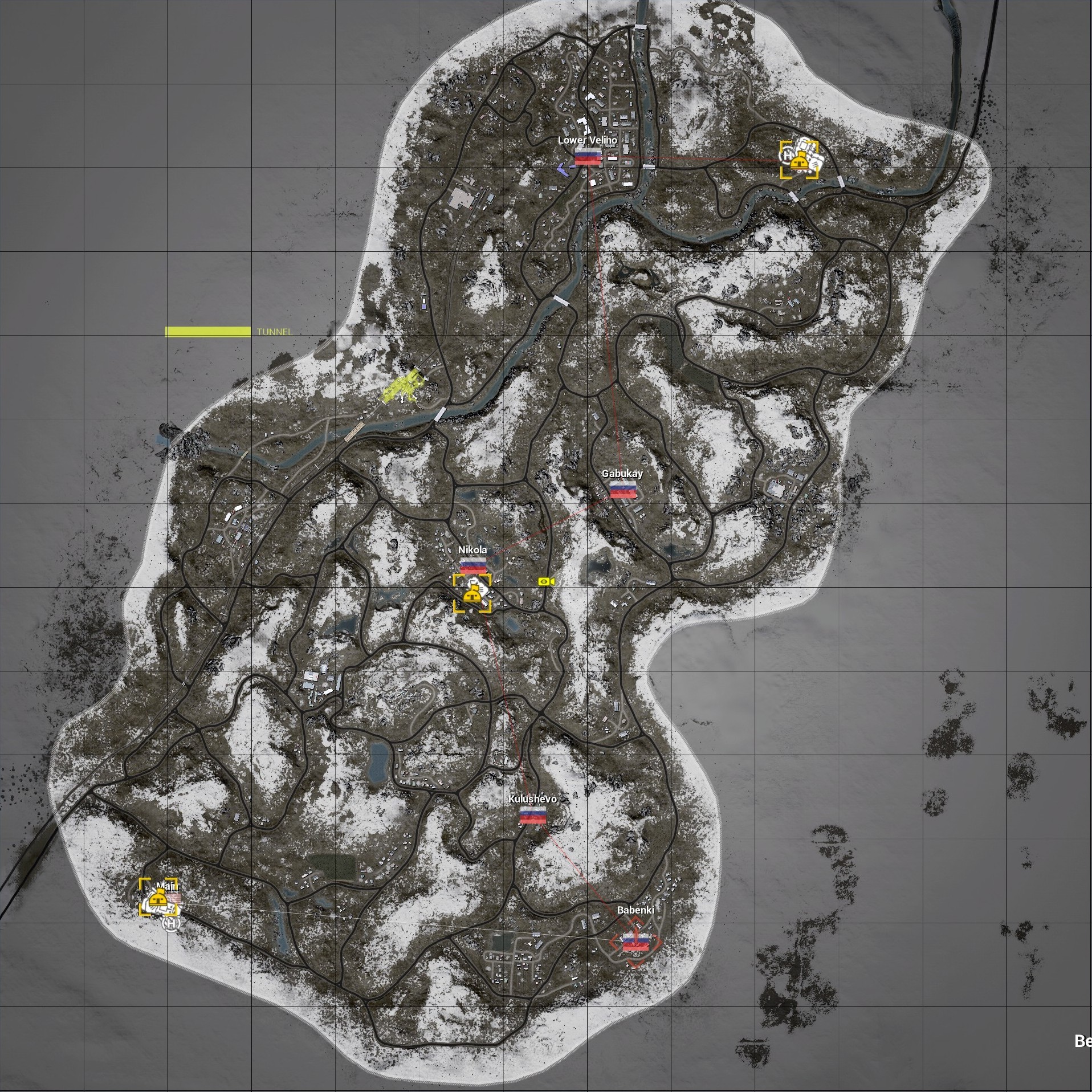Screen dimensions: 1092x1092
Task: Select the Lower Velino capture point flag
Action: 588,156
